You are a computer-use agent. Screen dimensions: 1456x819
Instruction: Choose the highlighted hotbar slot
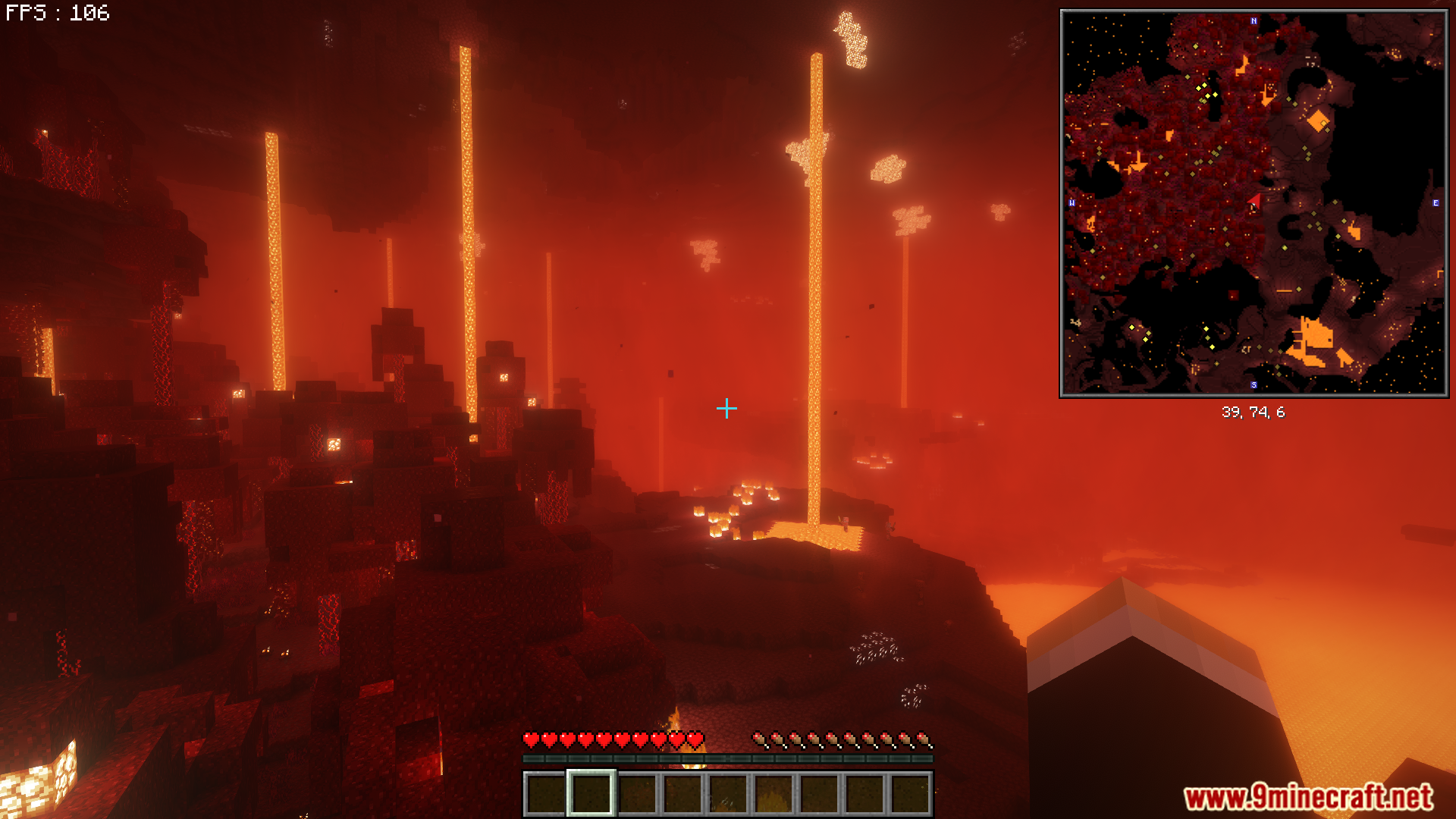coord(591,793)
